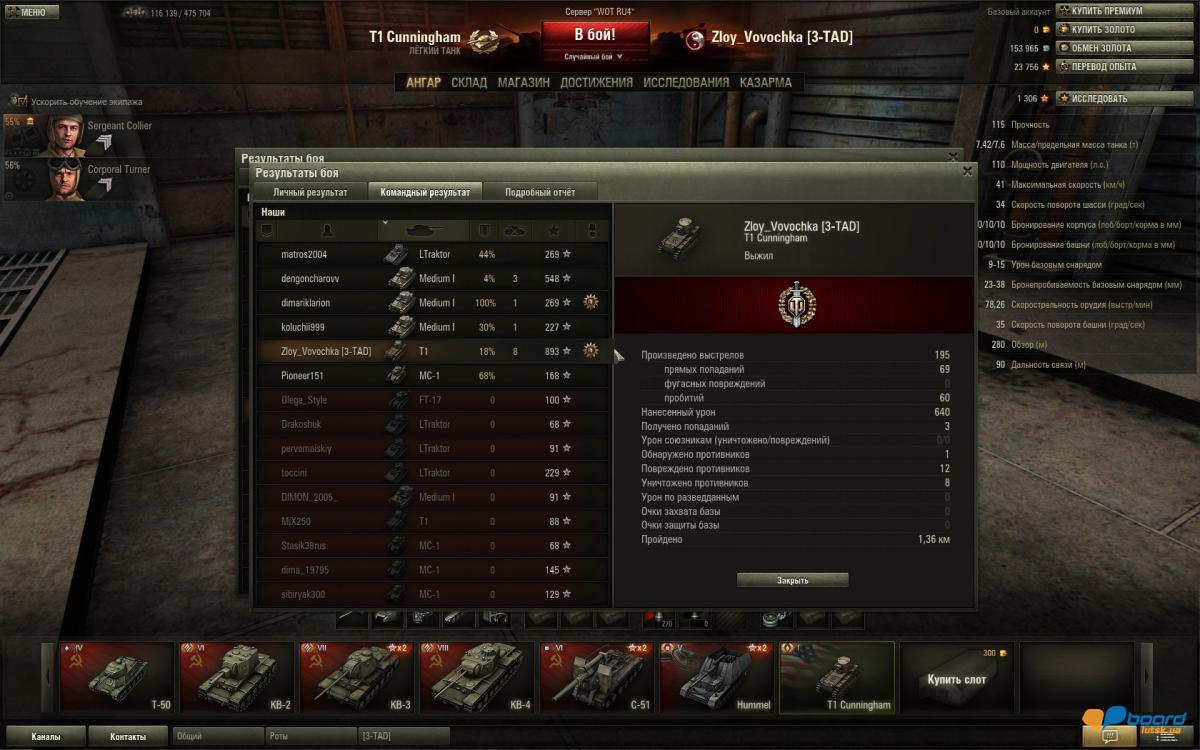Viewport: 1200px width, 750px height.
Task: Open the main Меню button
Action: (27, 13)
